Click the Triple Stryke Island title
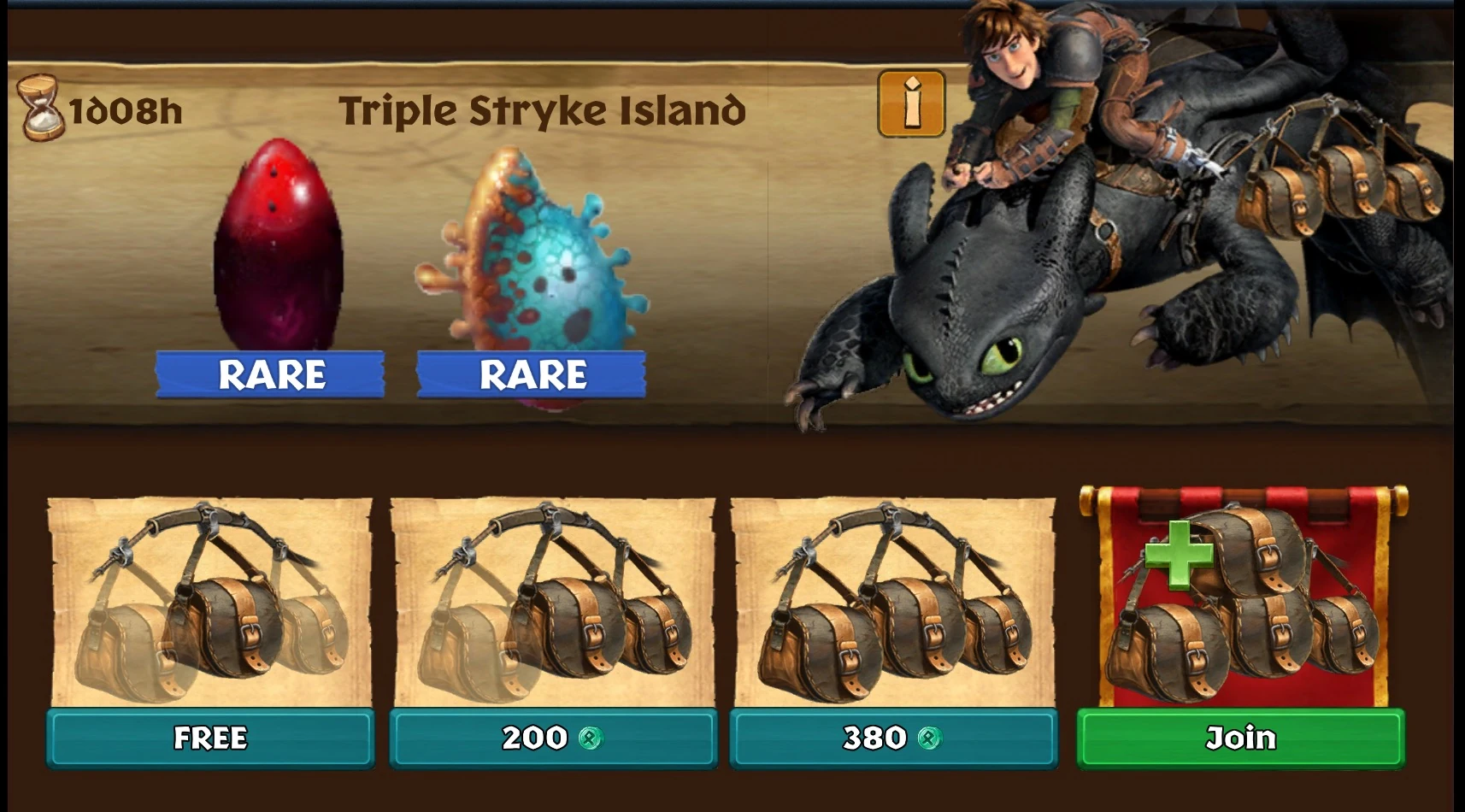Image resolution: width=1465 pixels, height=812 pixels. [x=543, y=109]
